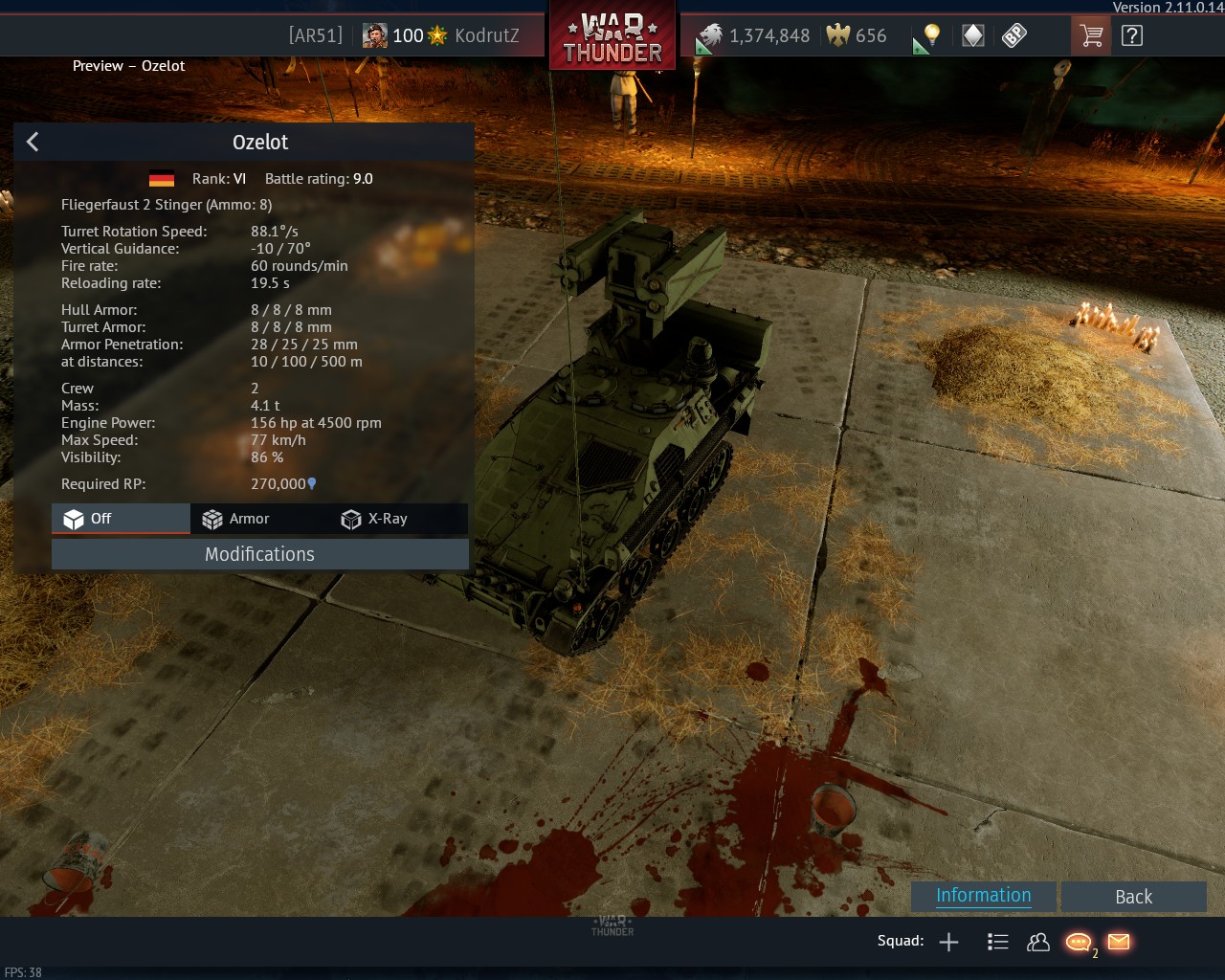Click the Back button
The image size is (1225, 980).
(x=1133, y=897)
